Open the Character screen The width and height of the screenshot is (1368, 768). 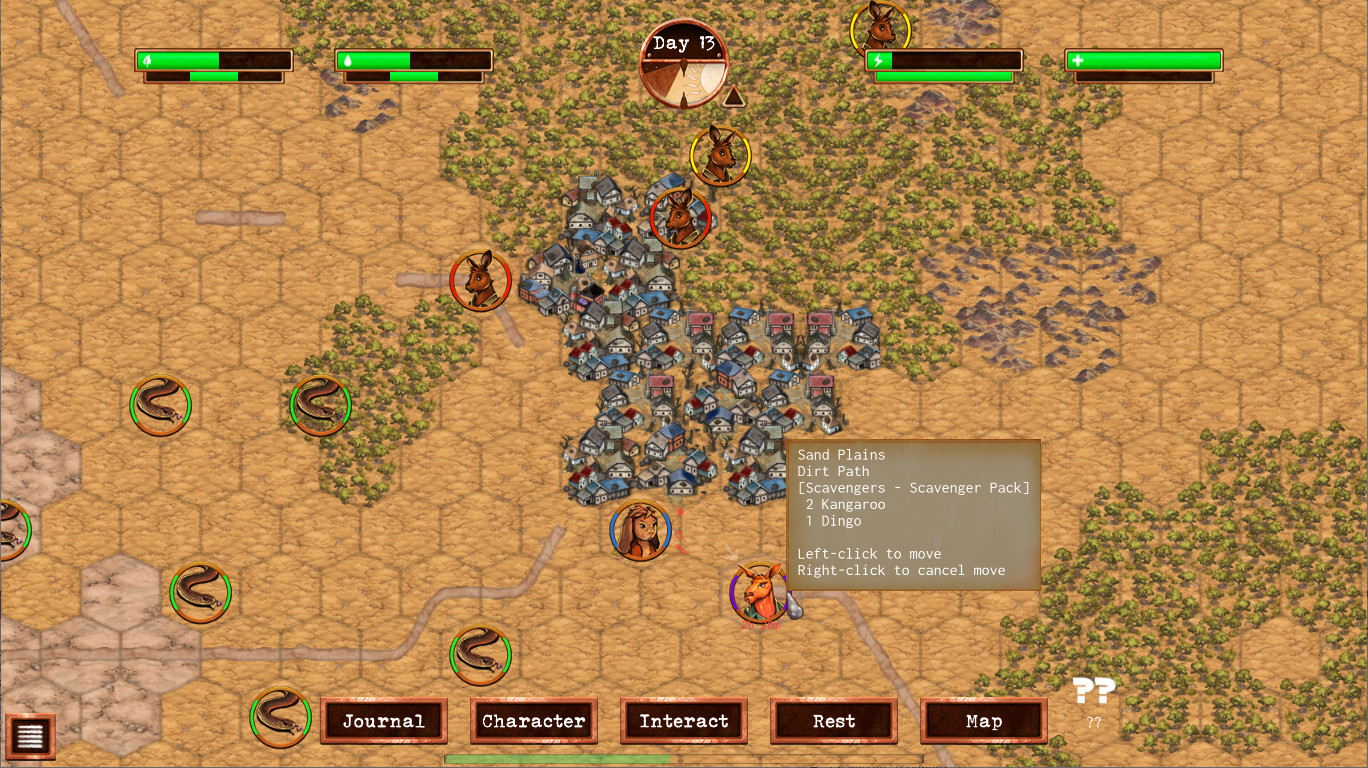(x=534, y=720)
